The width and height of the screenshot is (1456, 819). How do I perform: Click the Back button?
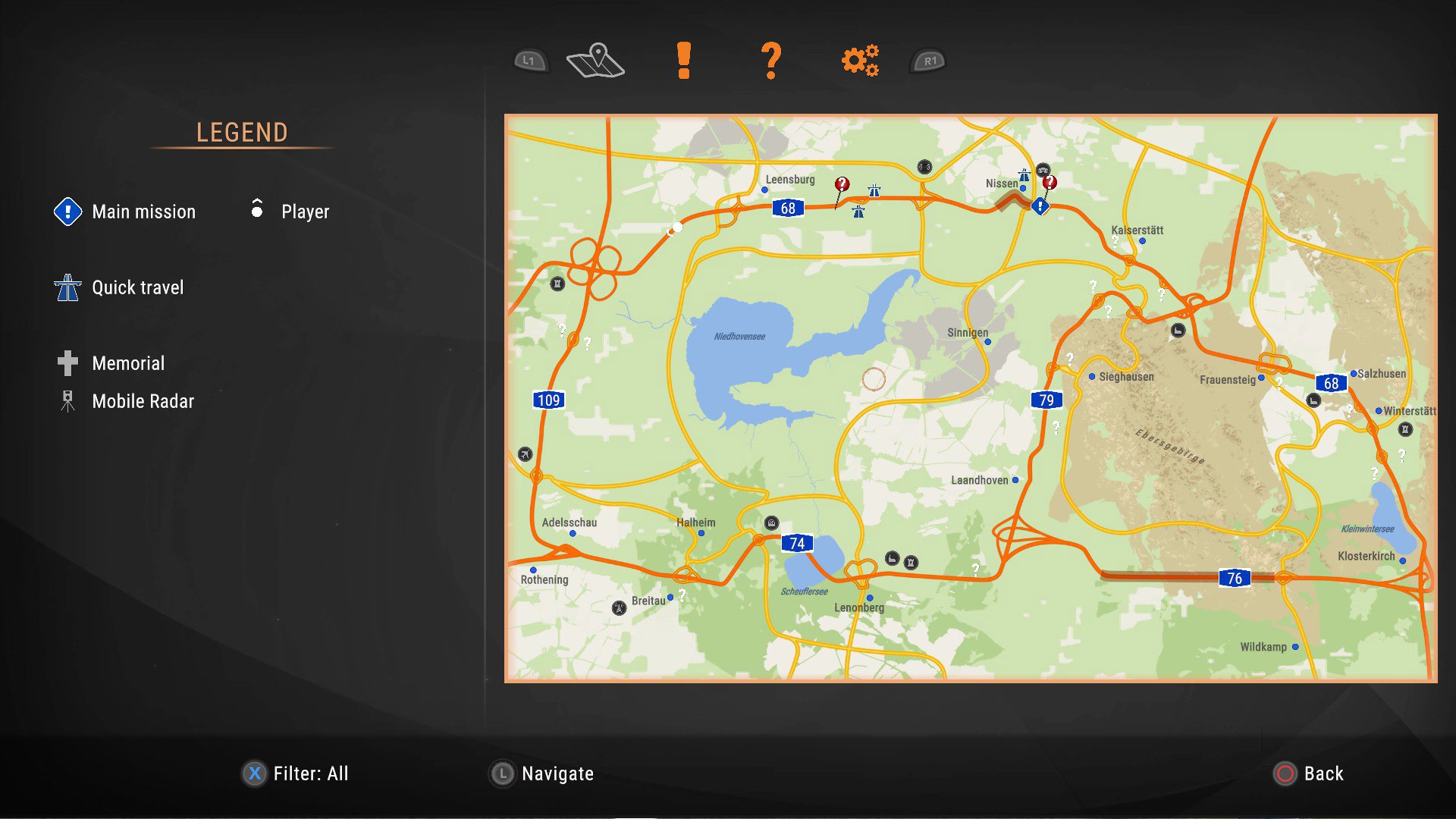(x=1309, y=773)
